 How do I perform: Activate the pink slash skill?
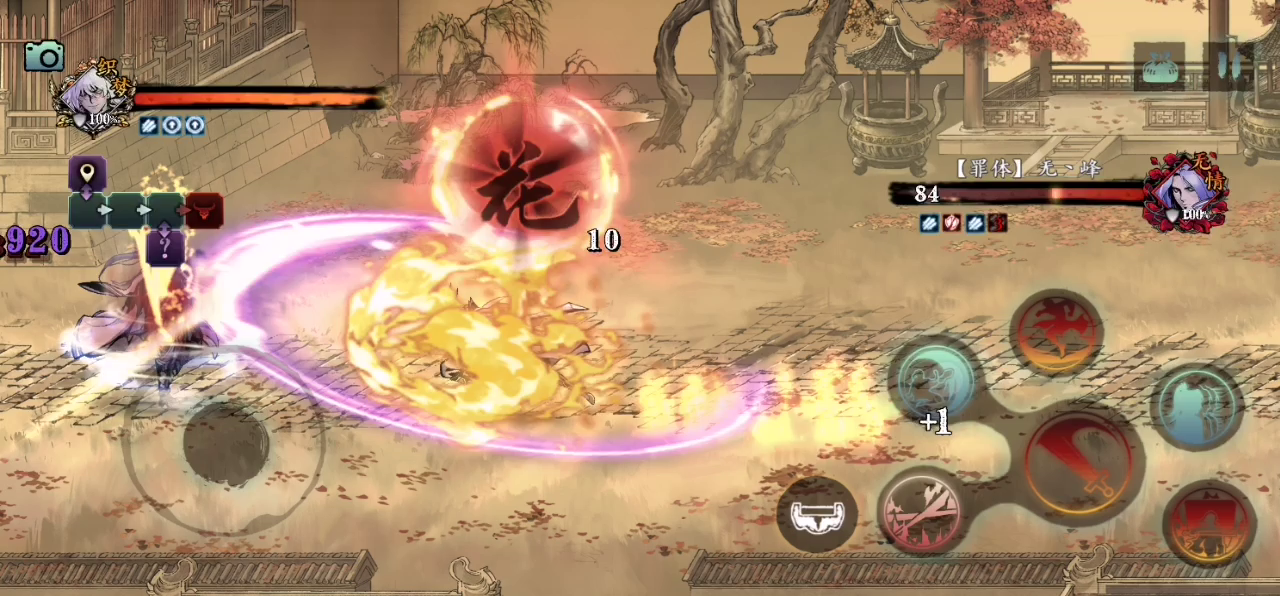point(923,511)
